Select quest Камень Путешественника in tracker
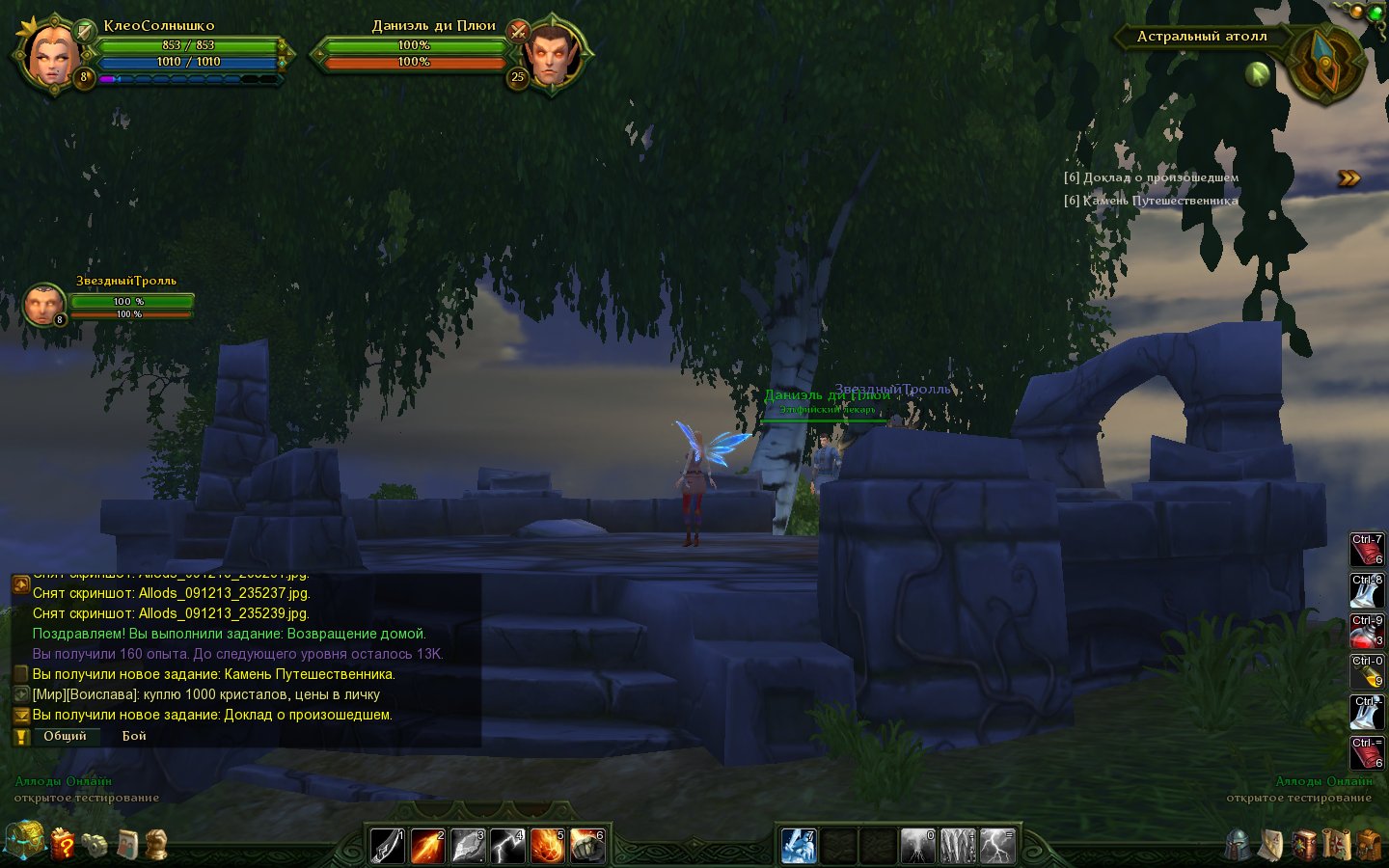Image resolution: width=1389 pixels, height=868 pixels. [1152, 201]
